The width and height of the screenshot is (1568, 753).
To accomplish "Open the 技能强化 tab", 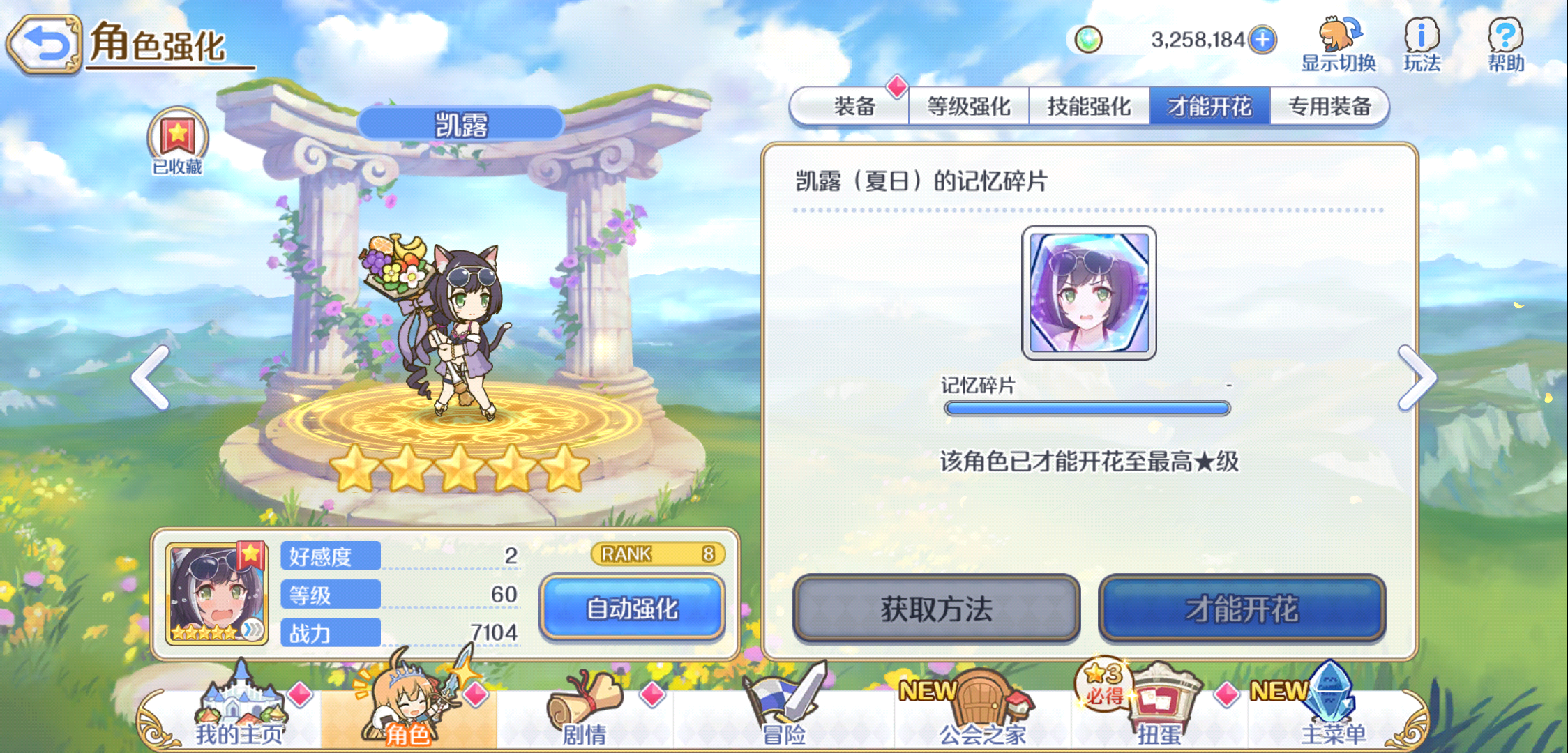I will click(1090, 106).
